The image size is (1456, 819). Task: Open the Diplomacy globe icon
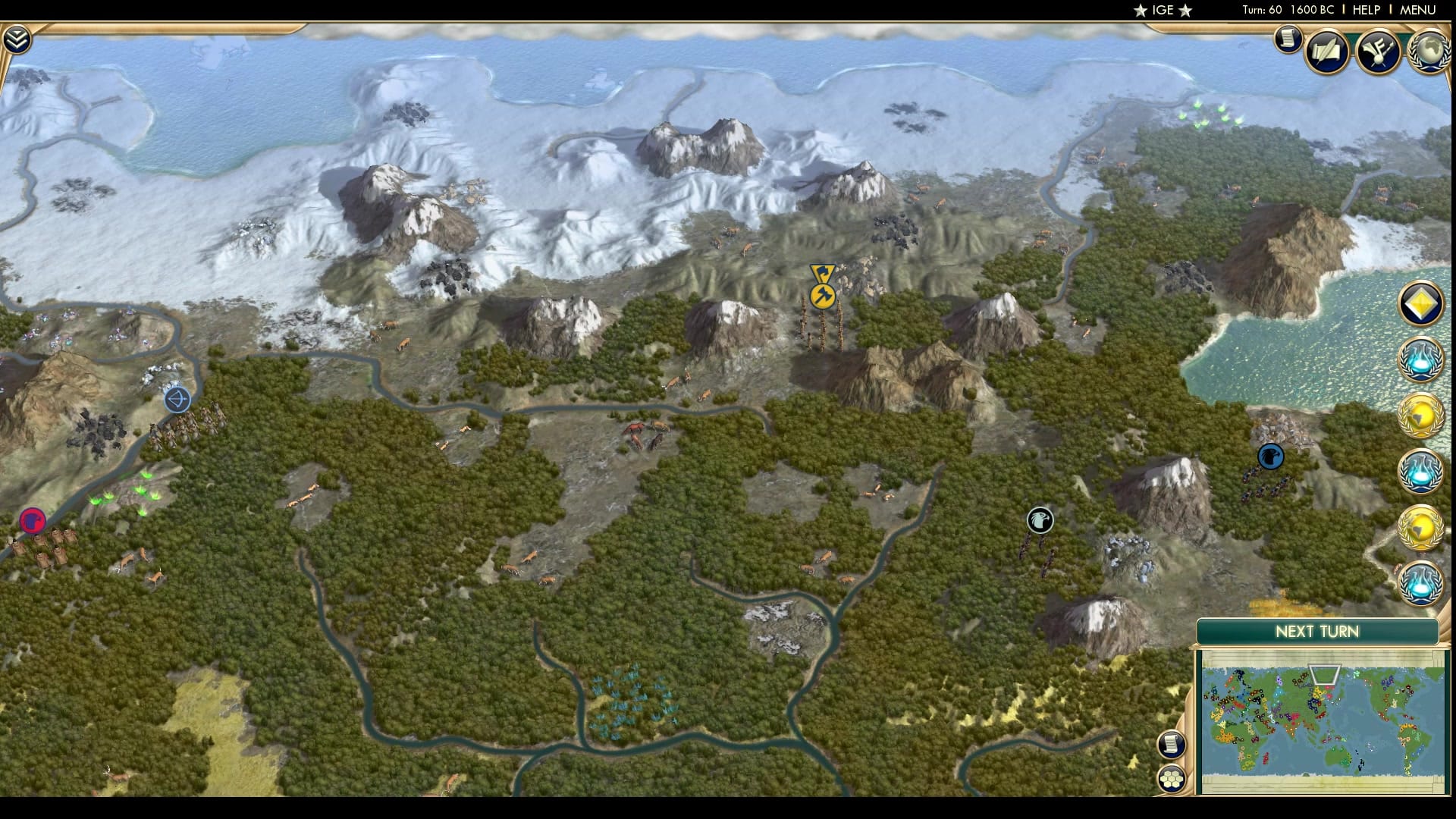click(x=1430, y=51)
